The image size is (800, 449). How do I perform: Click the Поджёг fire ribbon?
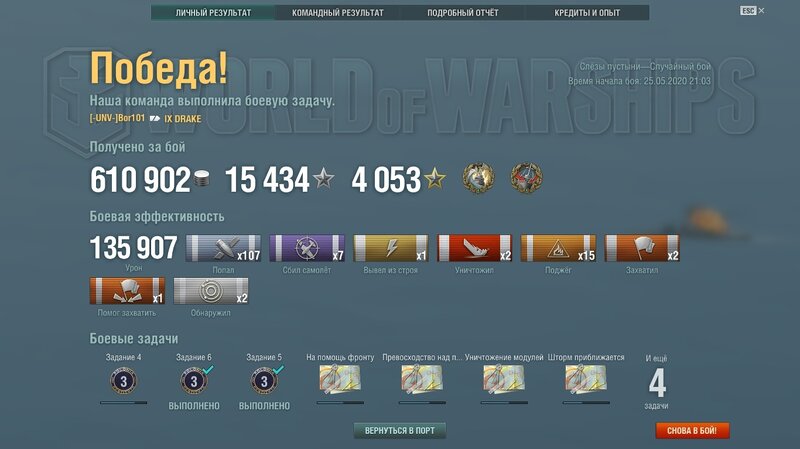(558, 249)
